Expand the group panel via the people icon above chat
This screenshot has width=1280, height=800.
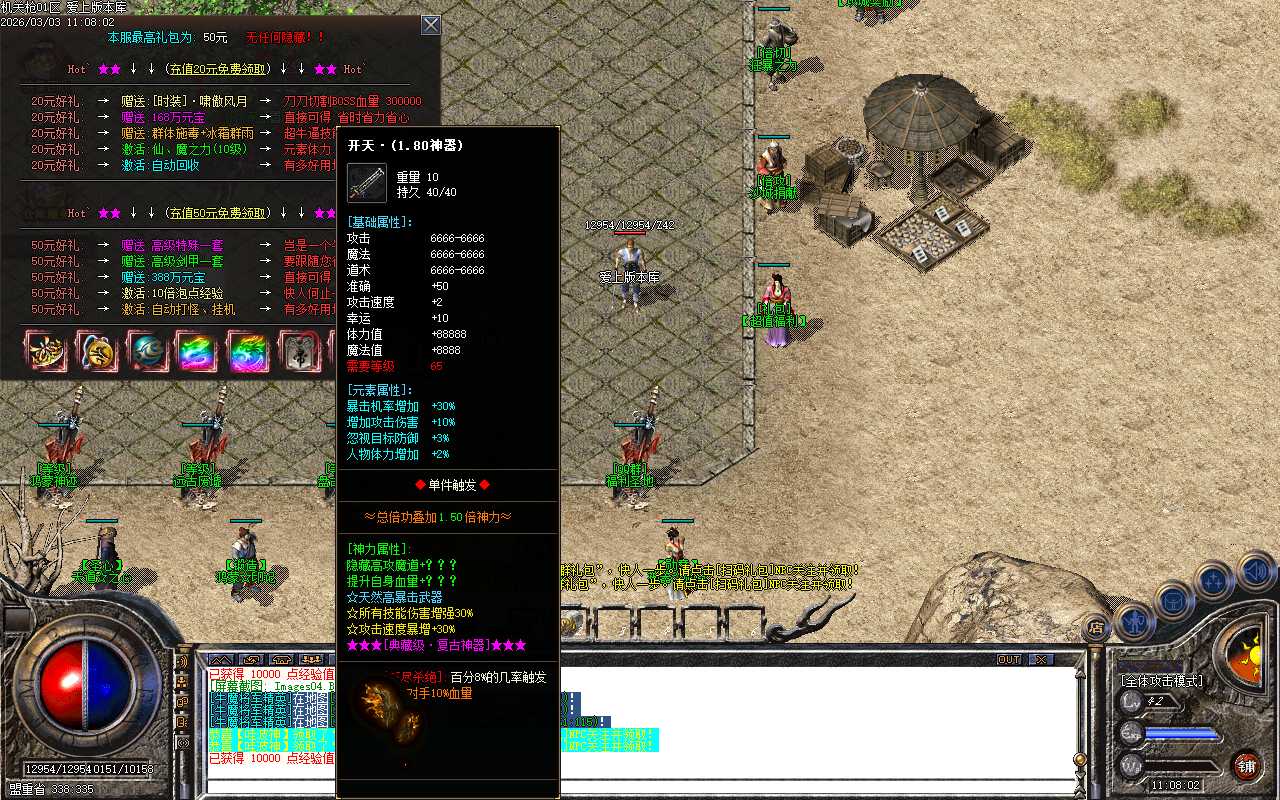[309, 659]
